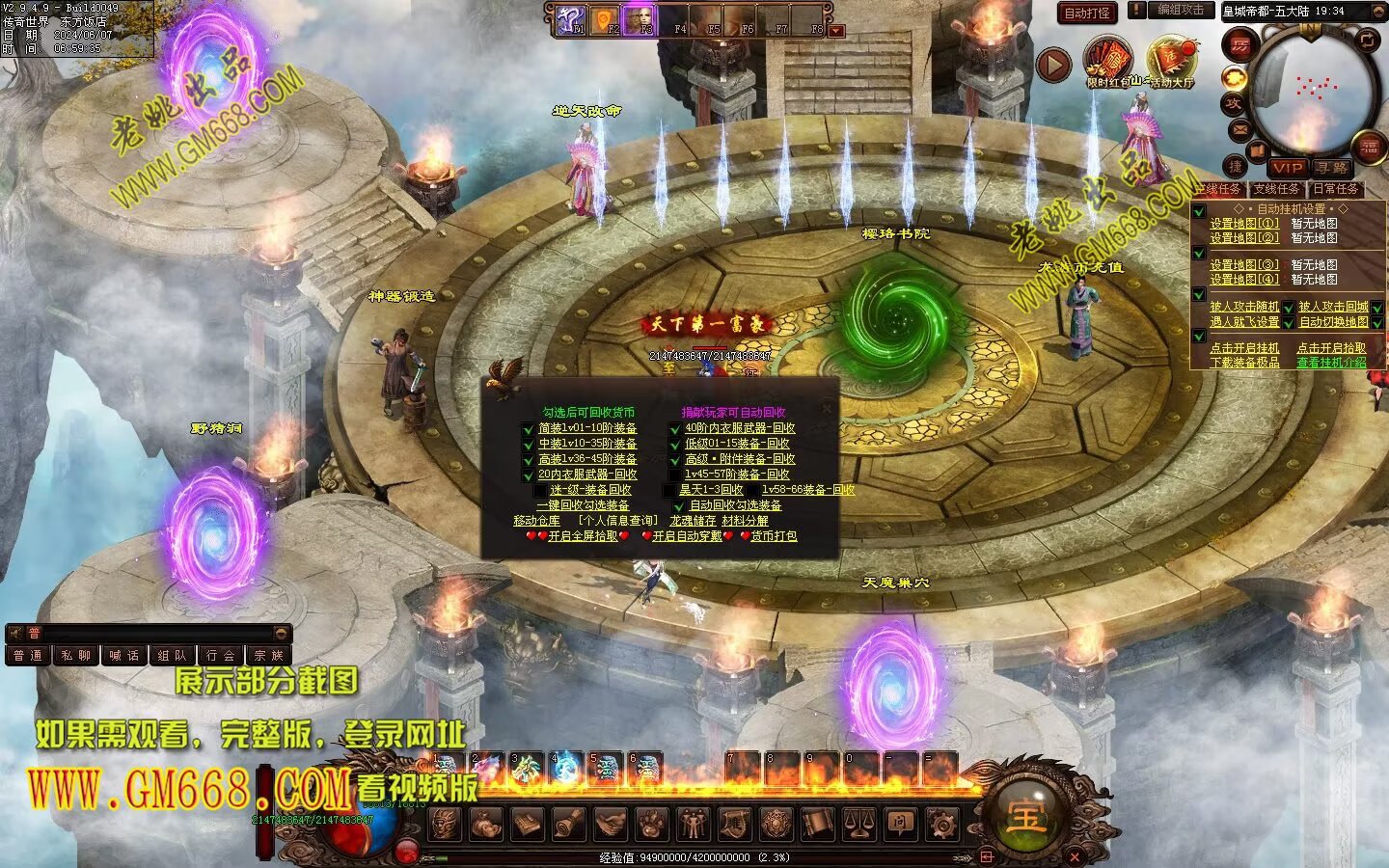The height and width of the screenshot is (868, 1389).
Task: Click the 开启全屏拾取 full-screen pickup link
Action: click(583, 536)
